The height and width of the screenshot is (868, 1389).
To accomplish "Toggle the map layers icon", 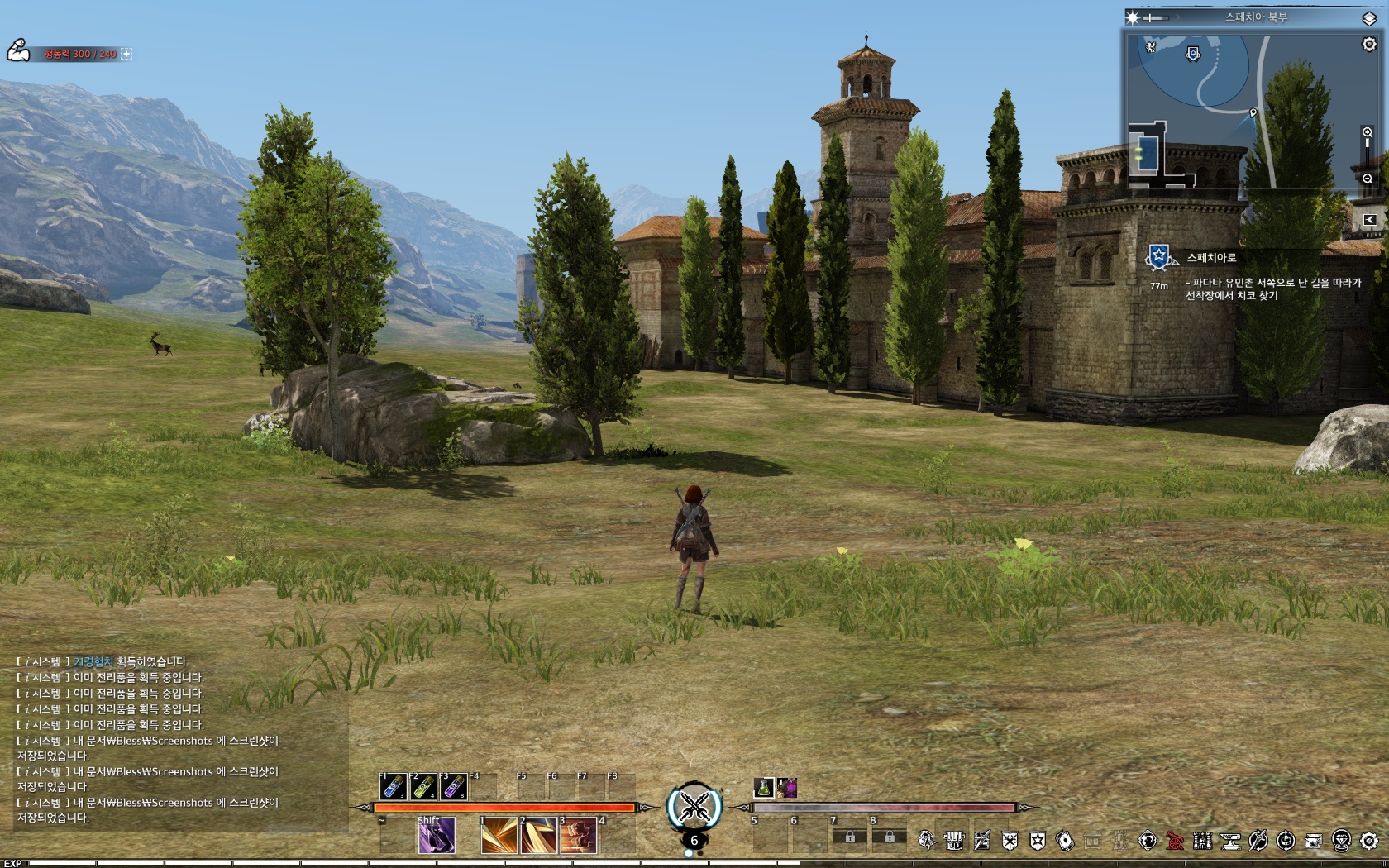I will tap(1369, 17).
